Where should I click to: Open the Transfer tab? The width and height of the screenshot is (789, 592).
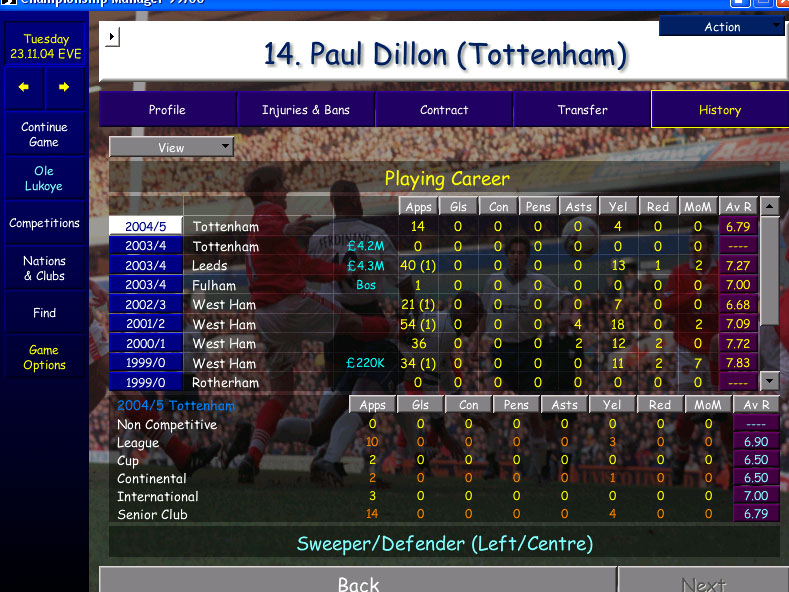582,110
